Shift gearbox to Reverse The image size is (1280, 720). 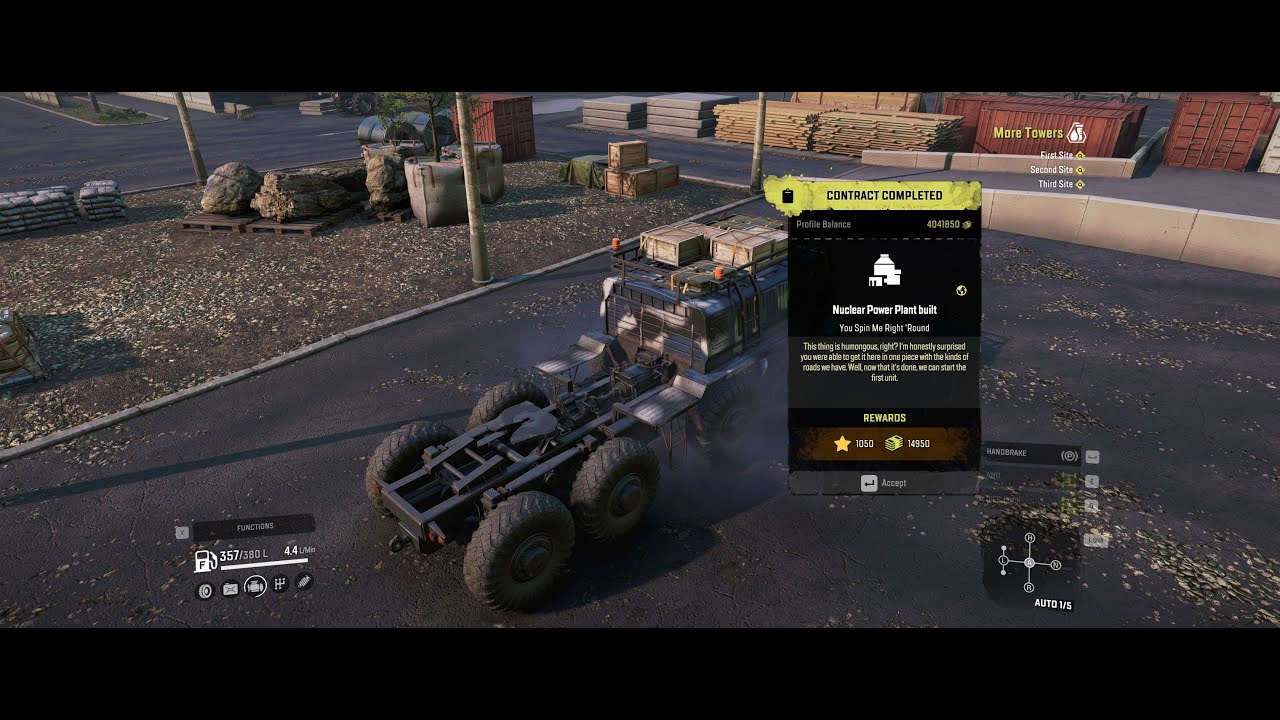(1030, 589)
